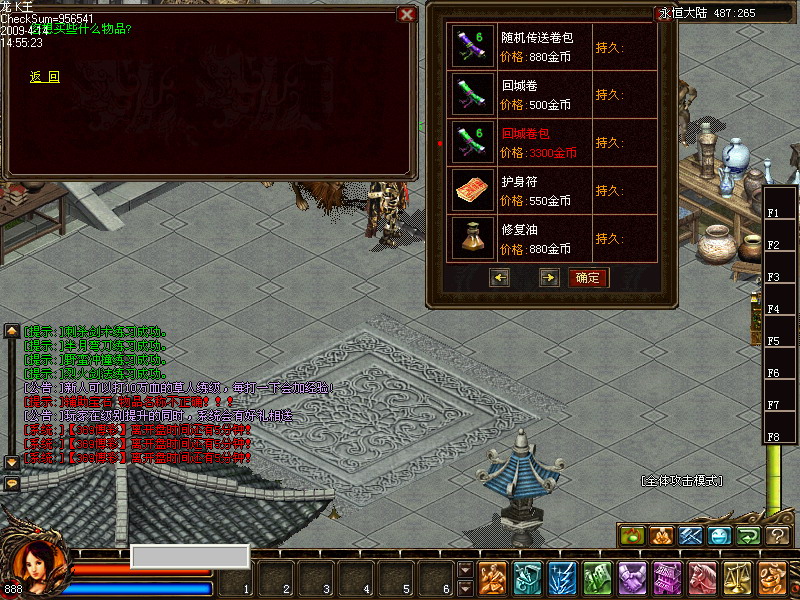Open the crossed hammers icon

point(691,536)
